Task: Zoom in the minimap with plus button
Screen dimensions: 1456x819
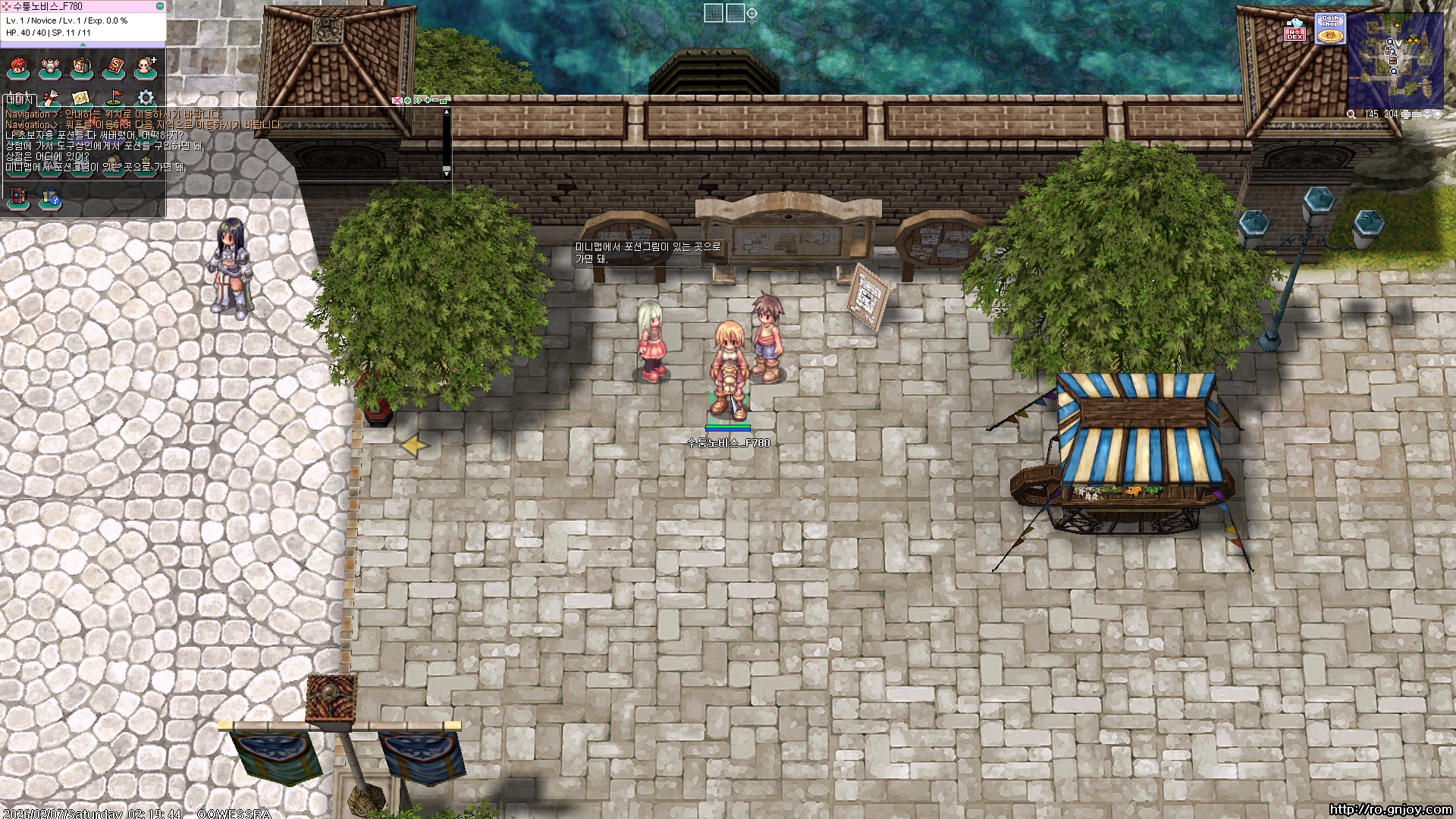Action: [1406, 115]
